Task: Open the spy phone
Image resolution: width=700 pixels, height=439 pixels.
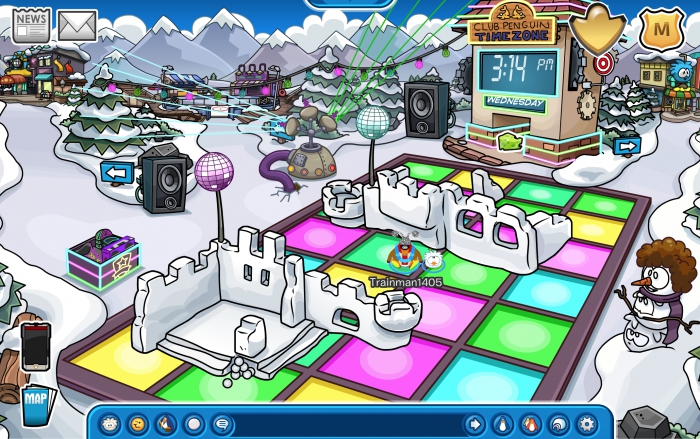Action: click(x=35, y=345)
